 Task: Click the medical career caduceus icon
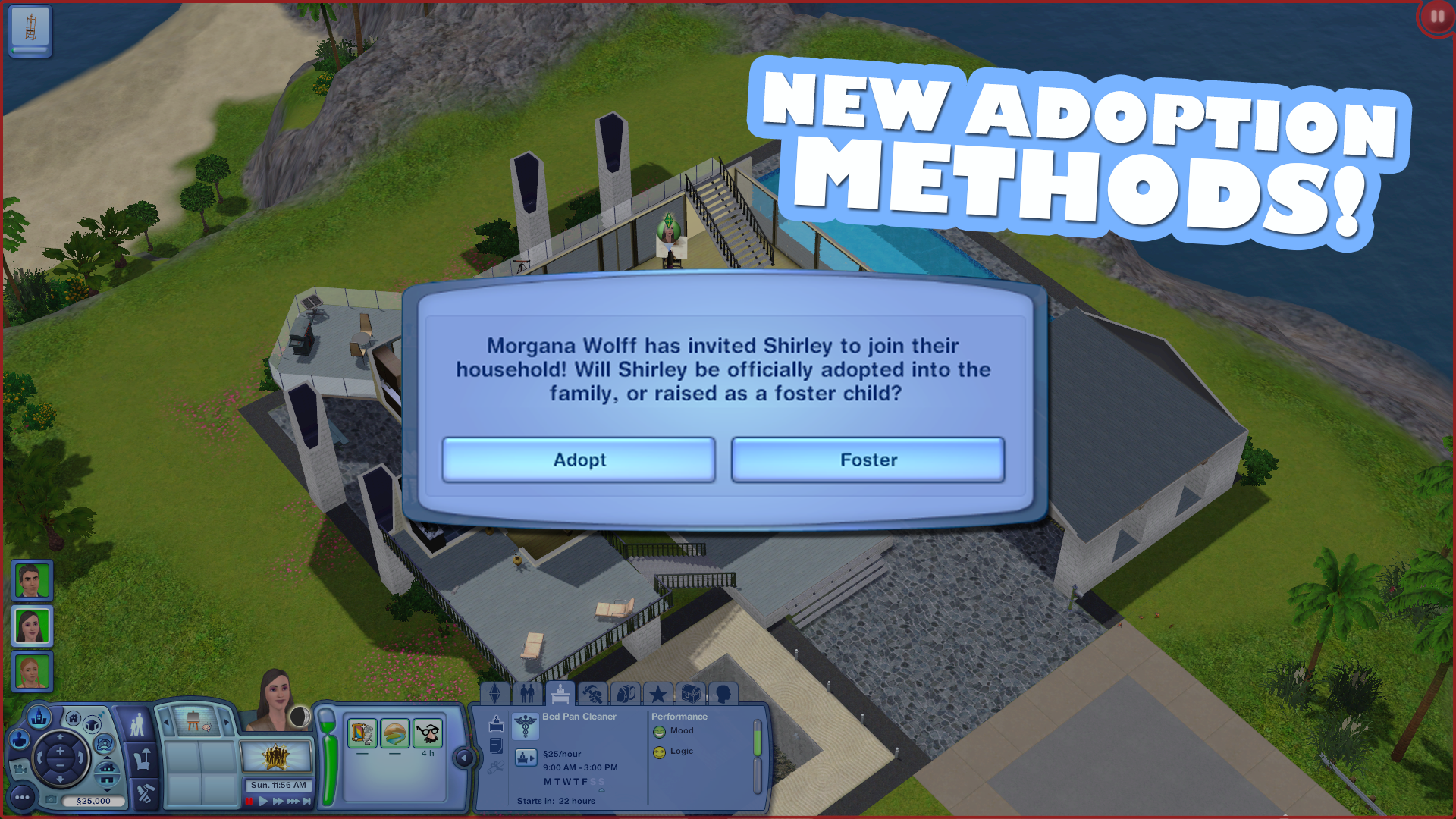(526, 727)
